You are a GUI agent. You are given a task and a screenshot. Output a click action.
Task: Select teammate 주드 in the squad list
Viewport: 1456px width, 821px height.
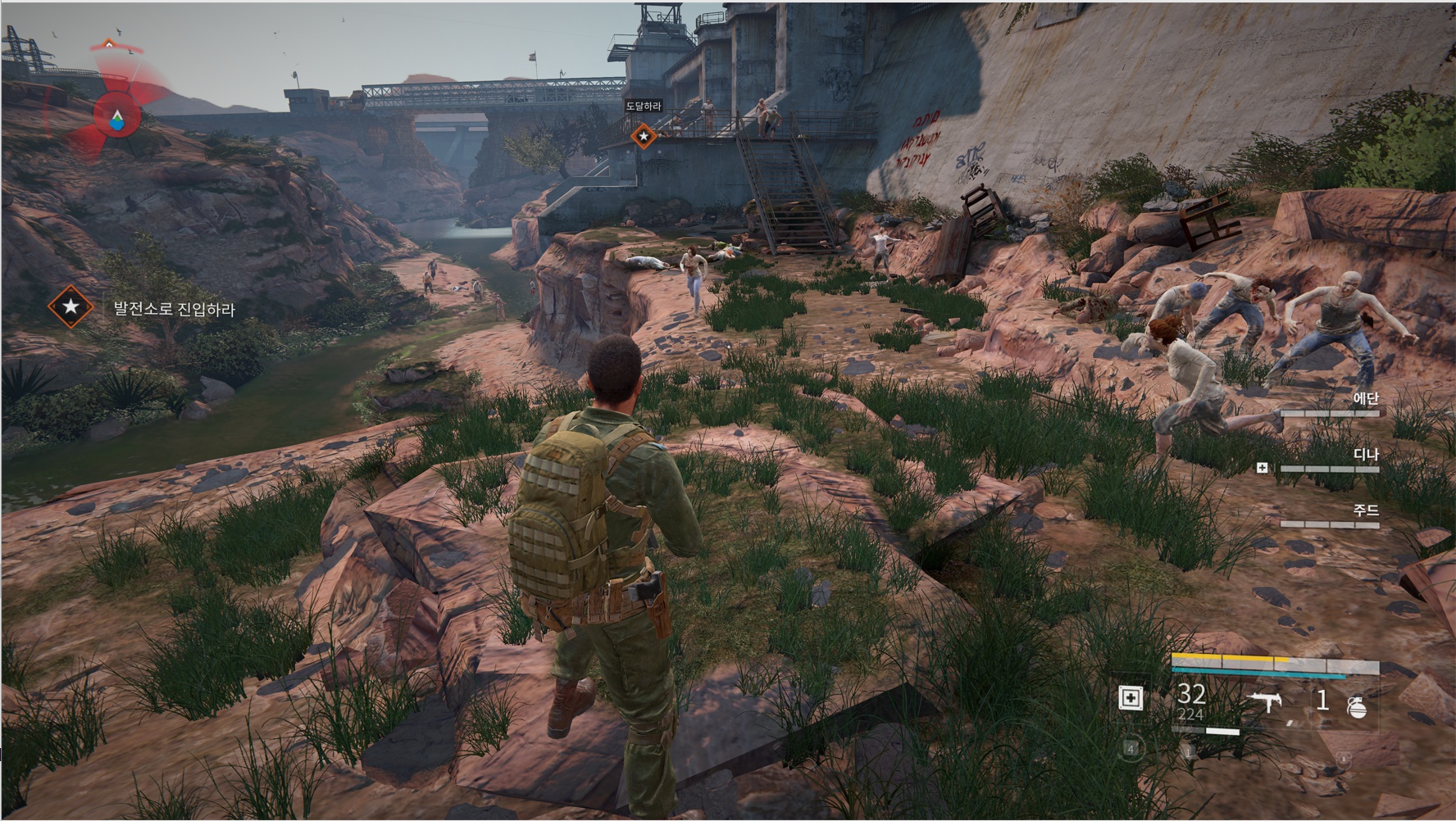(1365, 510)
